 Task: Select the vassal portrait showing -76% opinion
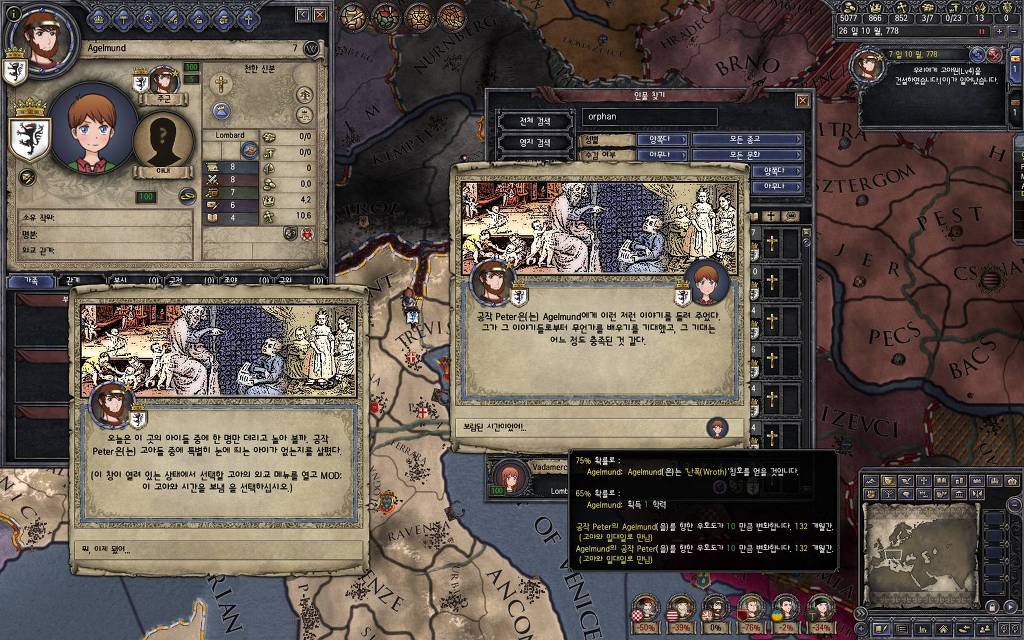click(x=749, y=607)
